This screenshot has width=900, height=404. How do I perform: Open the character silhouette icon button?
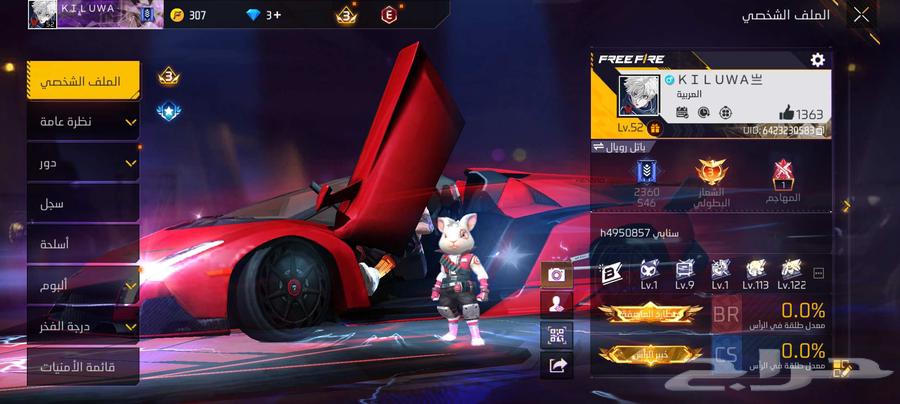click(555, 304)
